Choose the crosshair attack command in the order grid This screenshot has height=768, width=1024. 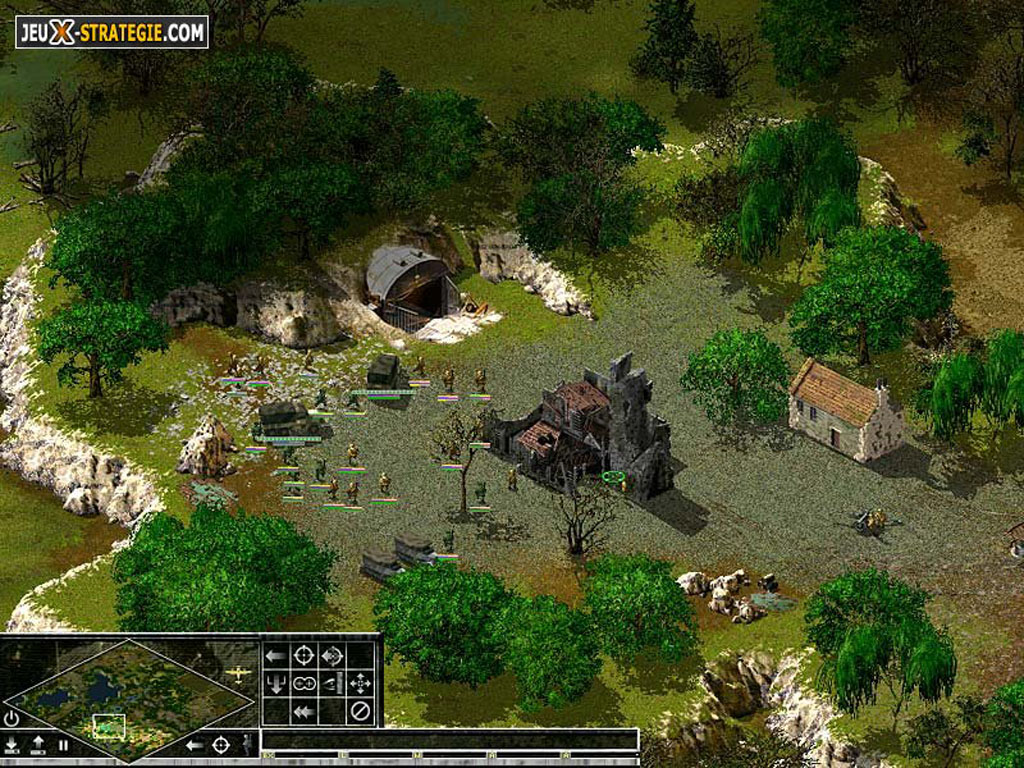click(x=304, y=655)
